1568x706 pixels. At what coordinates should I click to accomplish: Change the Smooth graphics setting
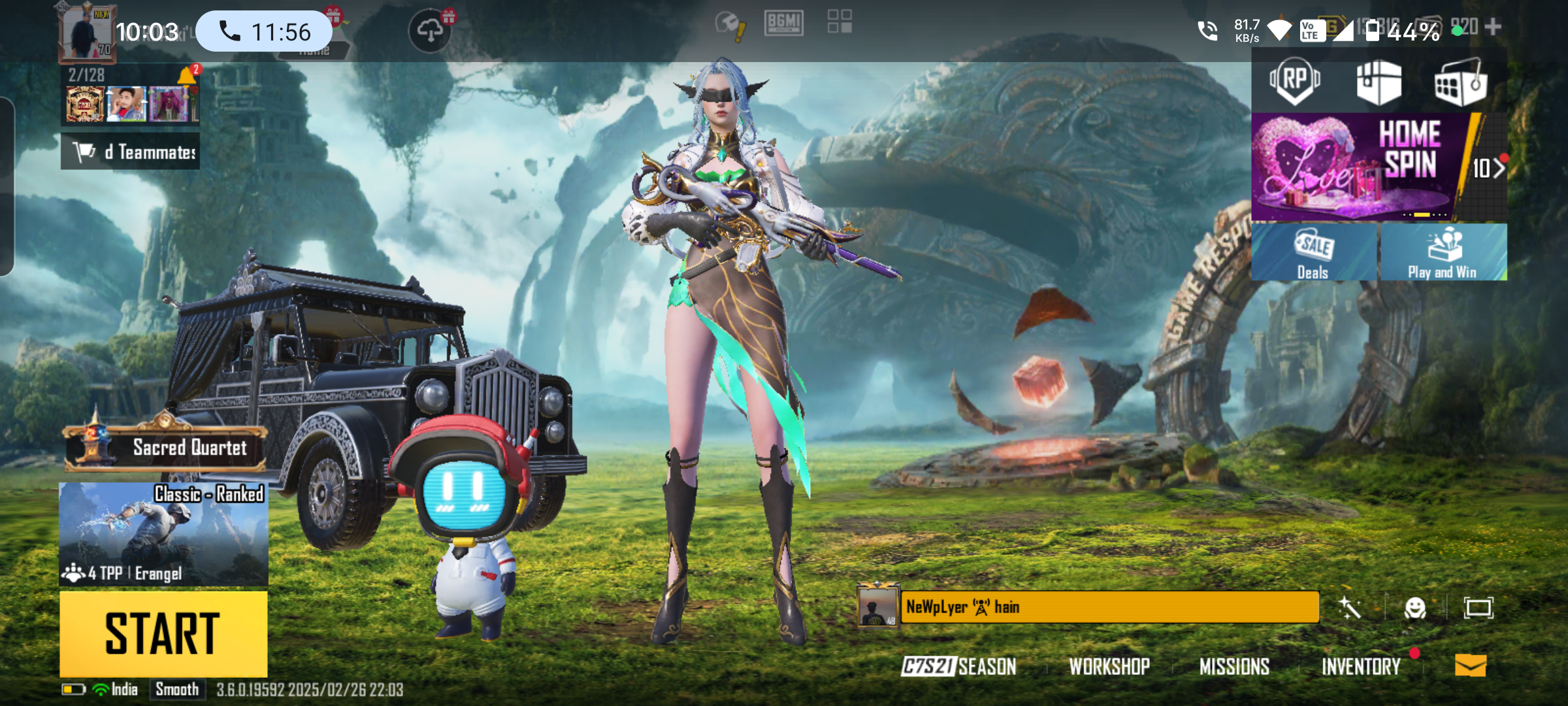click(x=177, y=690)
